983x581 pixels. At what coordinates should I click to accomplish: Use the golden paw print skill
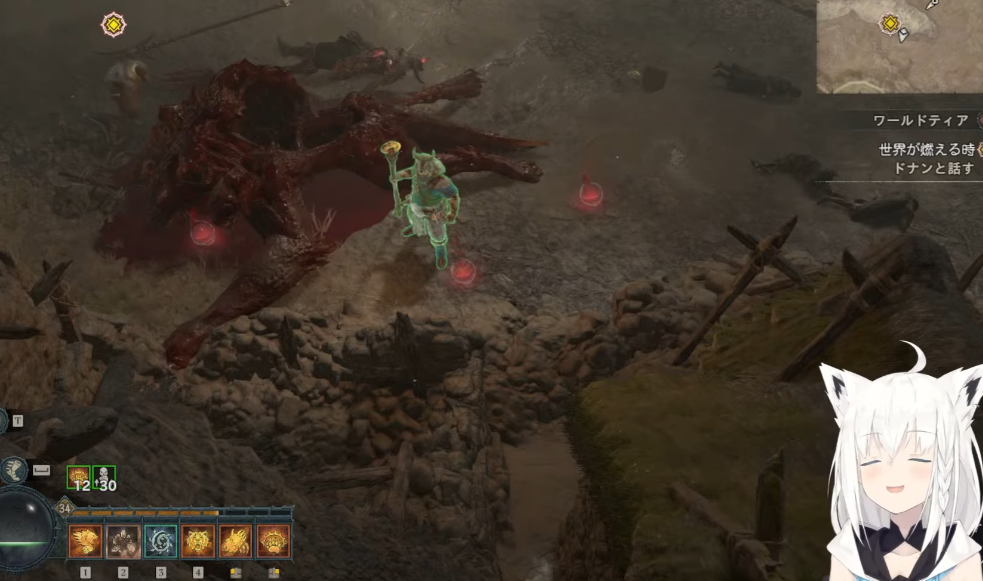[x=273, y=541]
